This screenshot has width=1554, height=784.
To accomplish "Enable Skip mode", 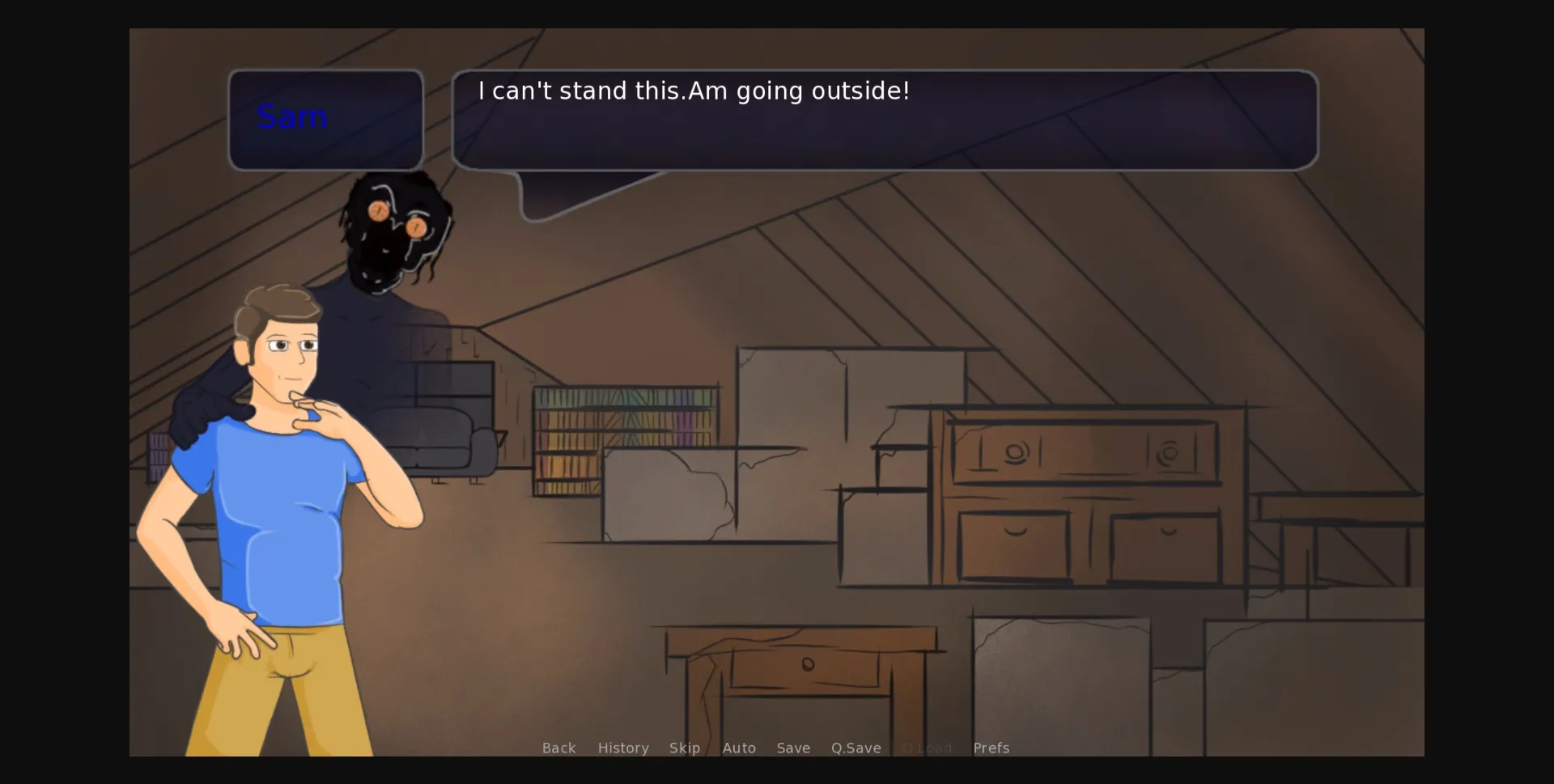I will pyautogui.click(x=685, y=748).
